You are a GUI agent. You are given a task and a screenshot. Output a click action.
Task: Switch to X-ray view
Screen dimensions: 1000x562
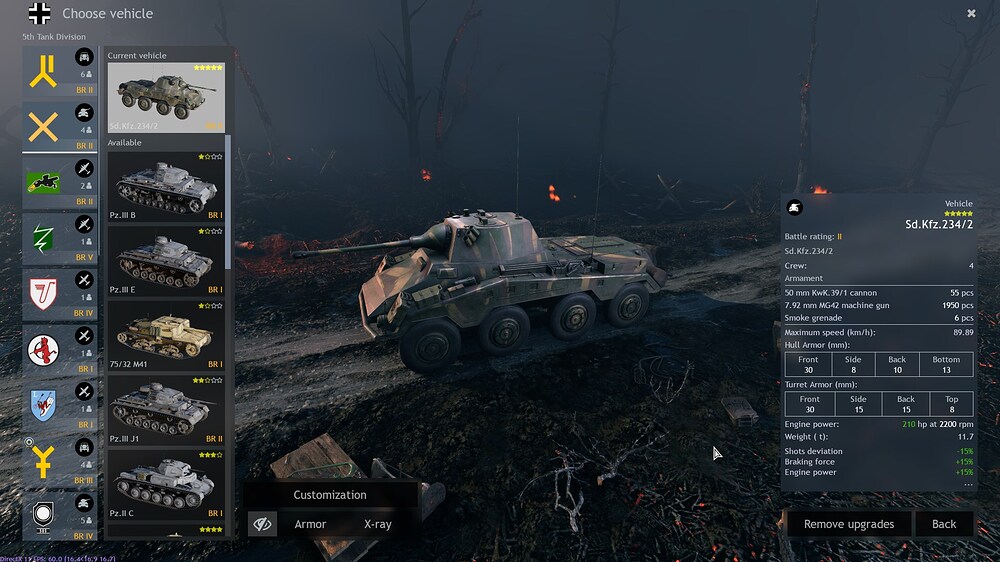click(x=378, y=524)
